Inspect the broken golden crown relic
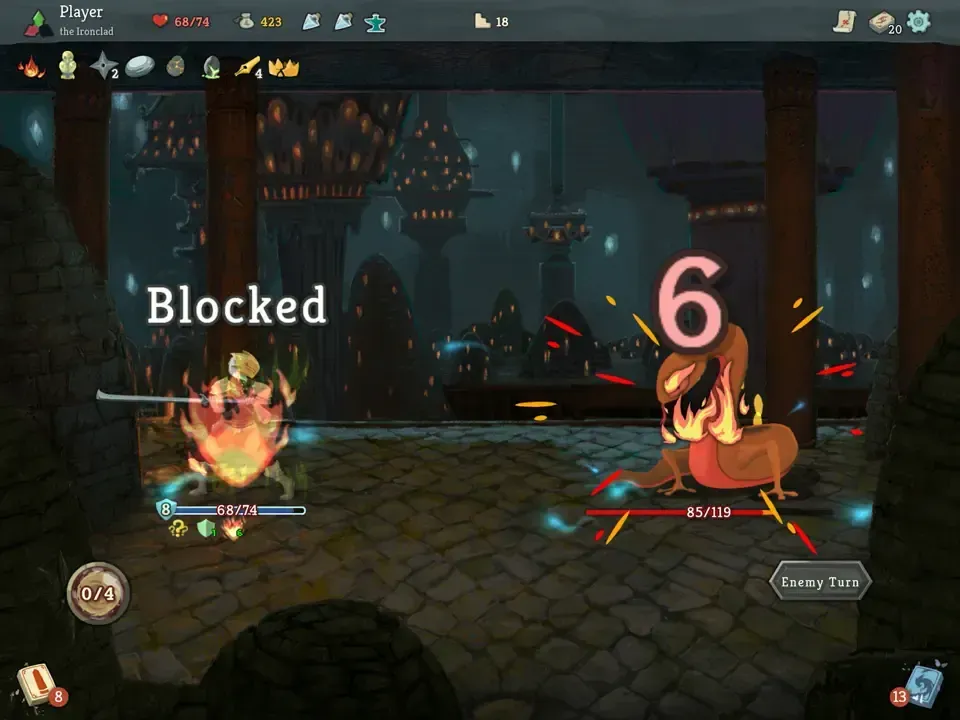 [x=284, y=67]
